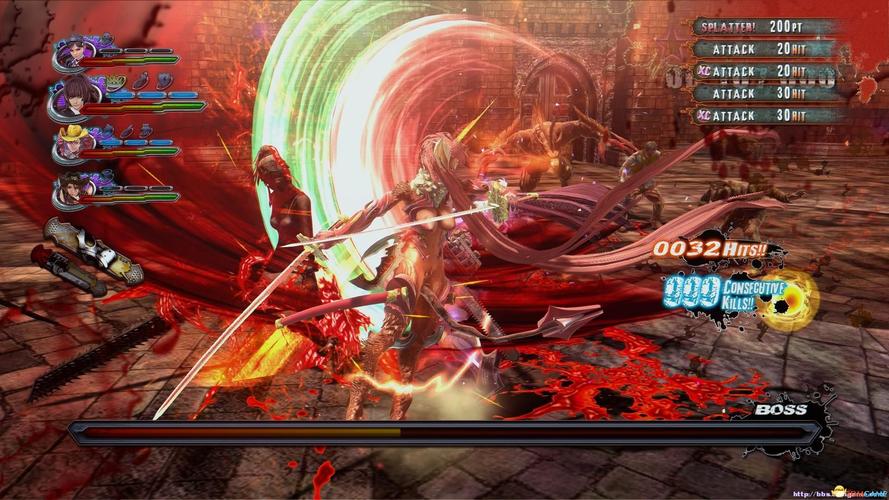Choose the enlarged long dark-haired character portrait
This screenshot has height=500, width=889.
(70, 96)
